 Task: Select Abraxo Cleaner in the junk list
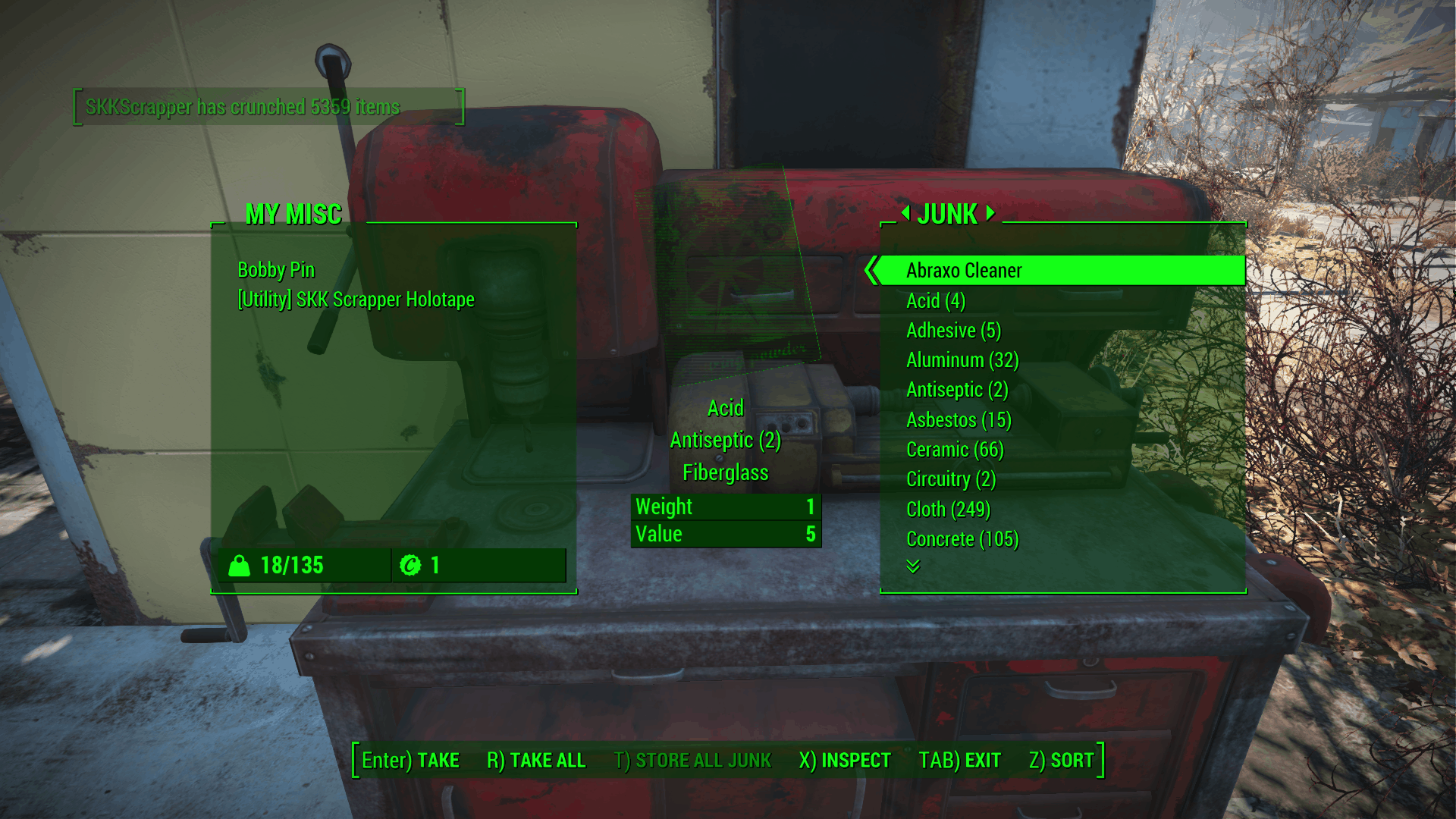tap(964, 271)
